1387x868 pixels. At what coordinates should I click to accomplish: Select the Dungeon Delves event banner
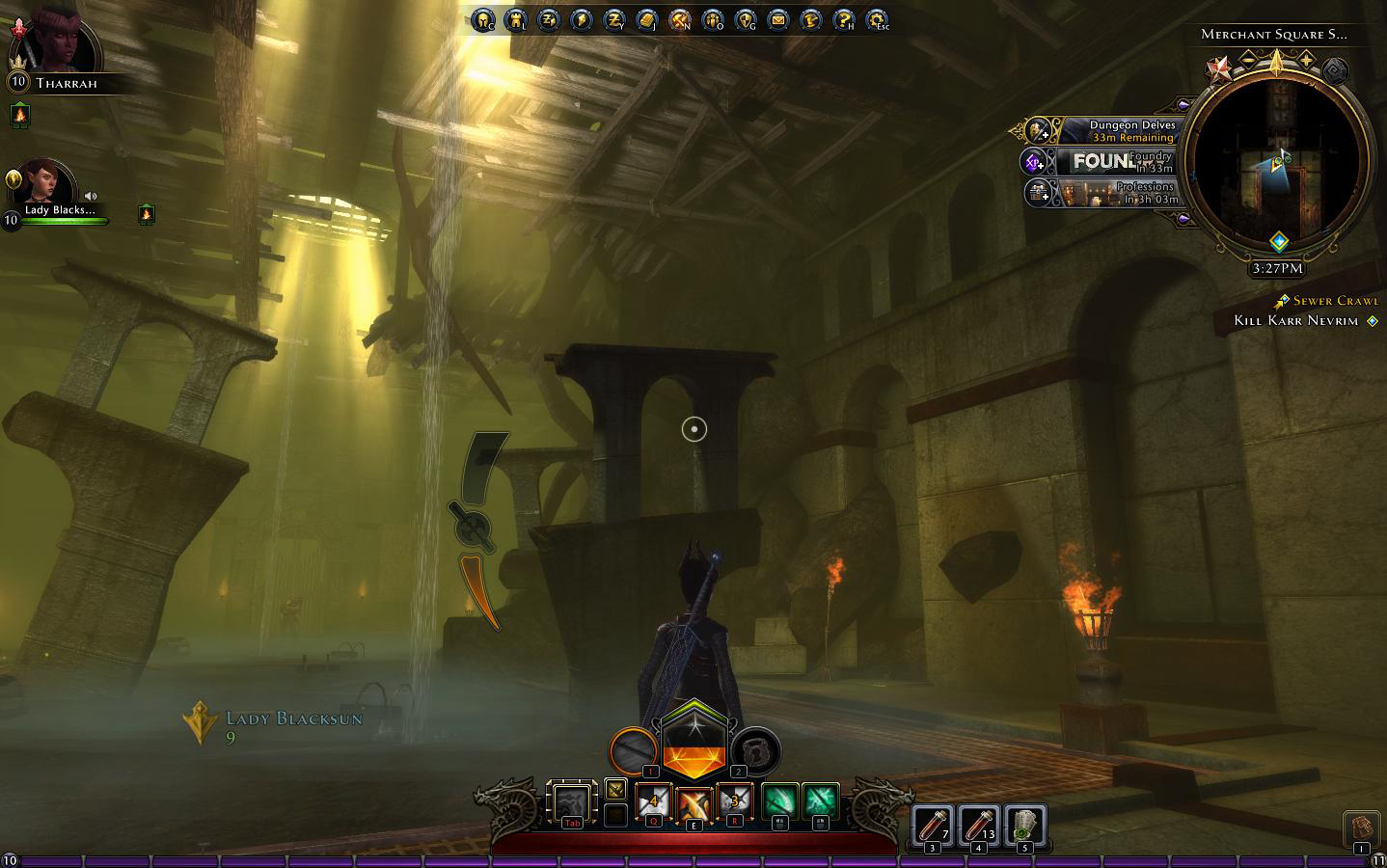[x=1117, y=130]
